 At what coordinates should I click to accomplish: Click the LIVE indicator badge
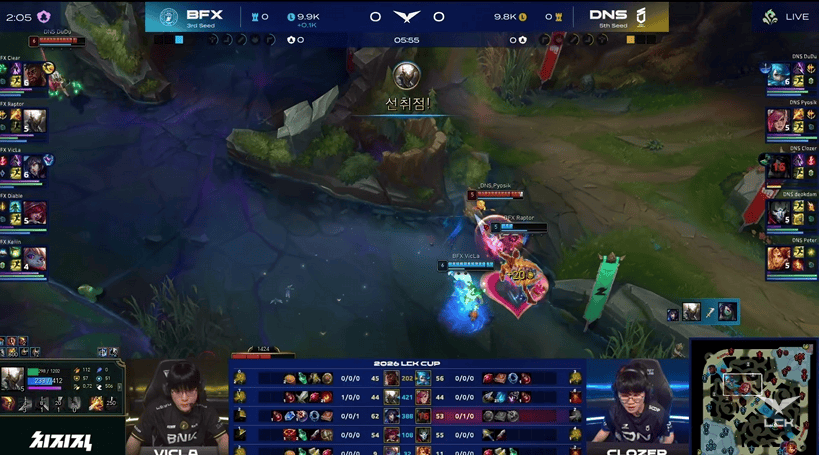[786, 17]
